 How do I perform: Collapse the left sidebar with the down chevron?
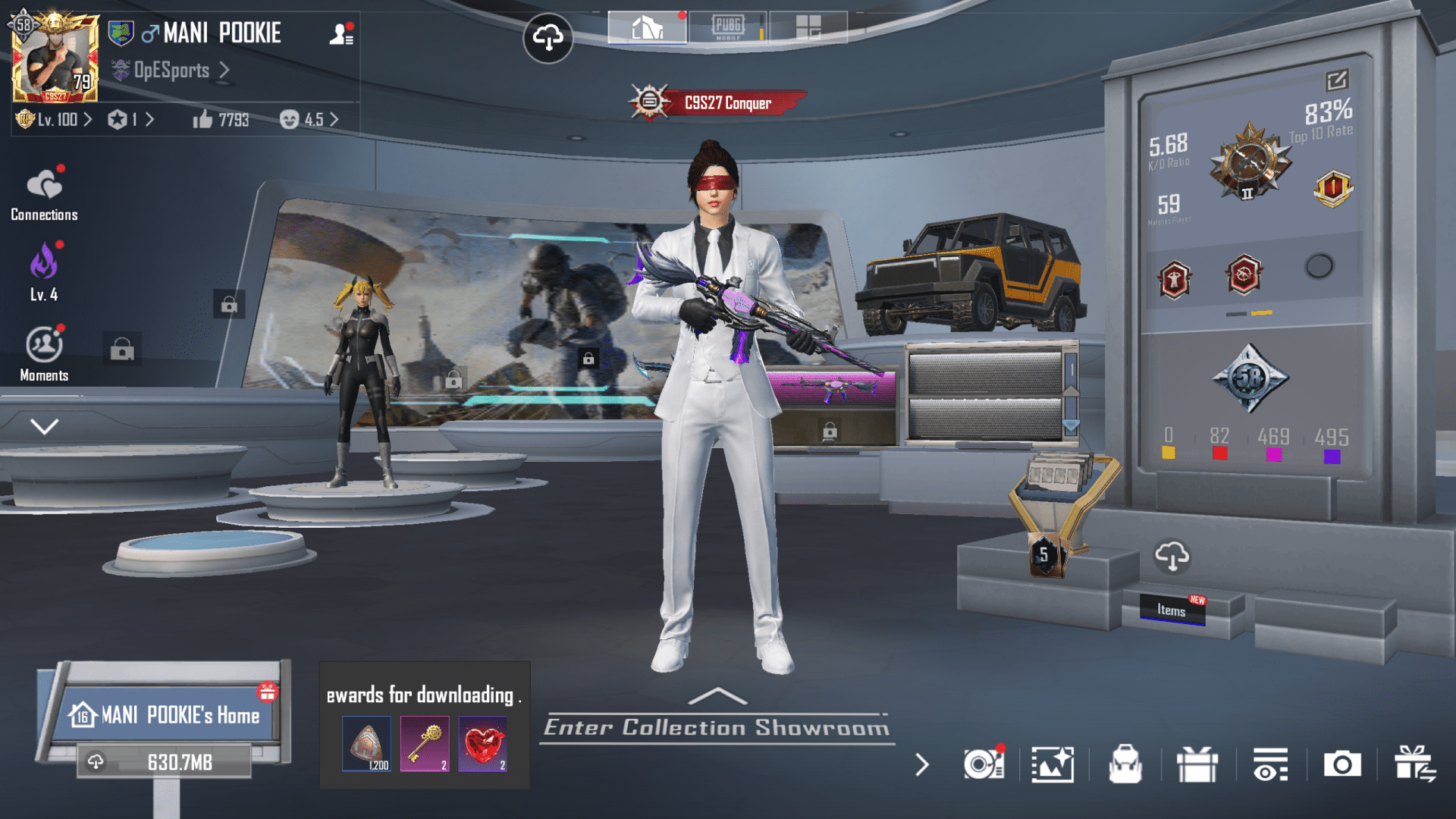click(x=43, y=425)
